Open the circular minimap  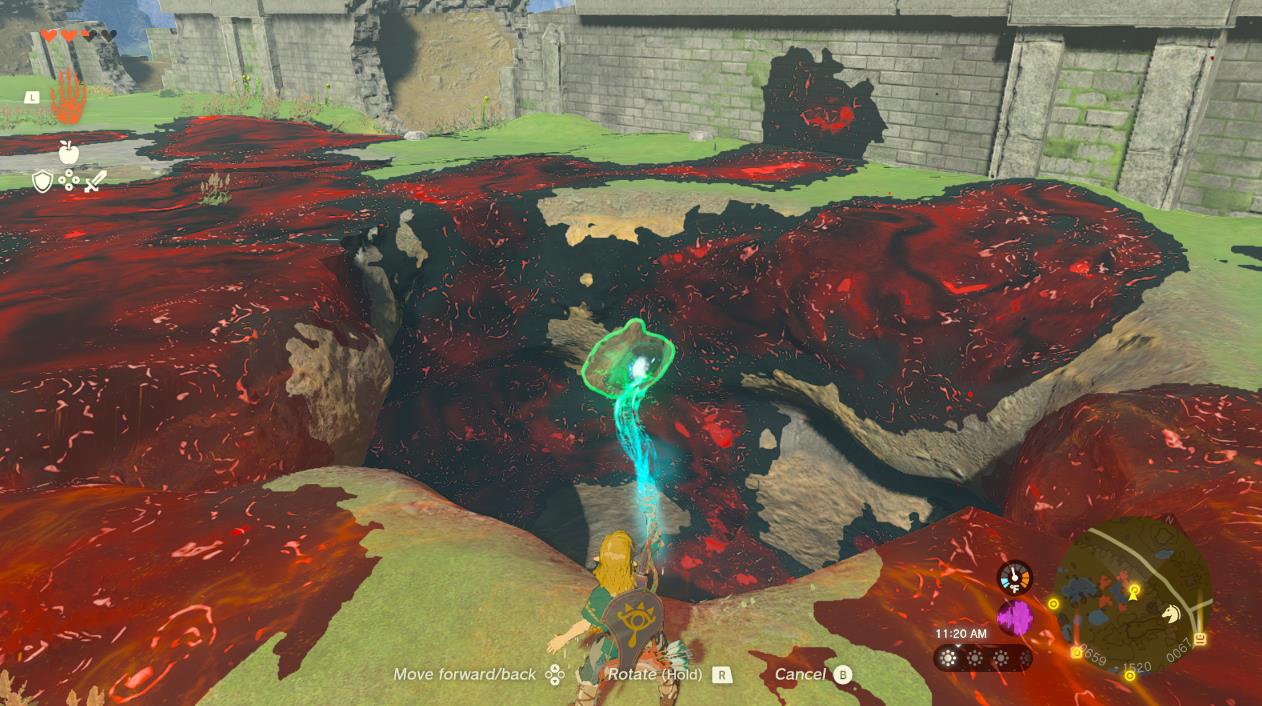point(1132,597)
